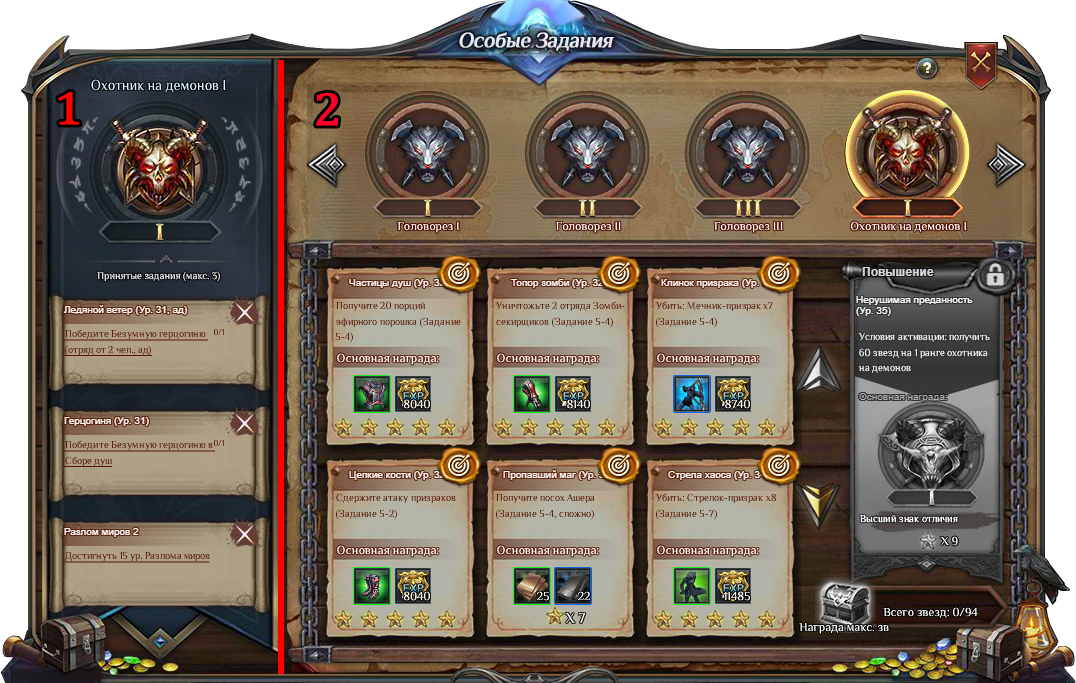
Task: Accept the Пропавший маг task
Action: (x=619, y=465)
